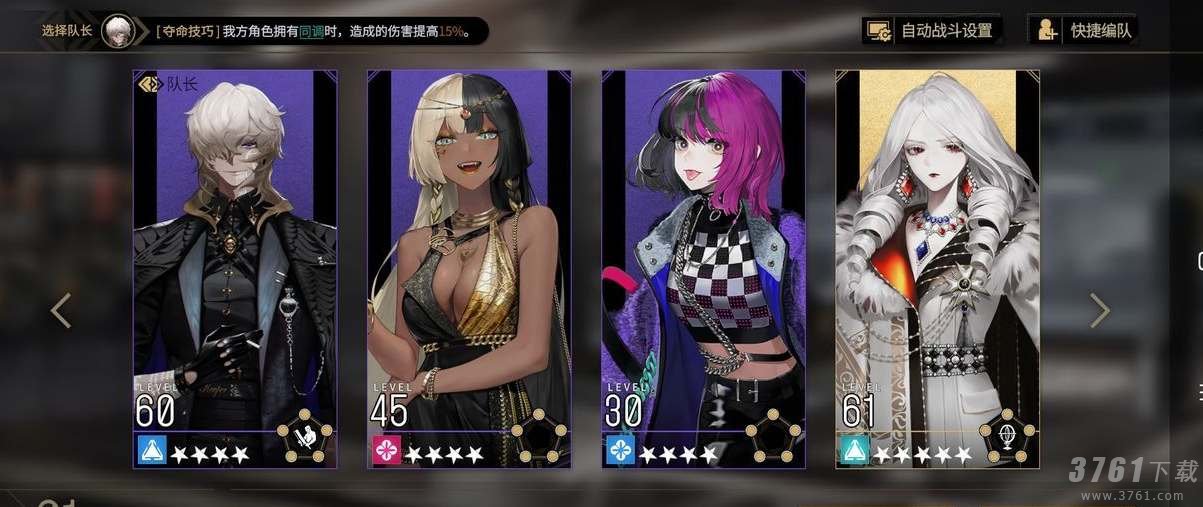Go to the previous team with left arrow
Image resolution: width=1203 pixels, height=507 pixels.
tap(61, 310)
